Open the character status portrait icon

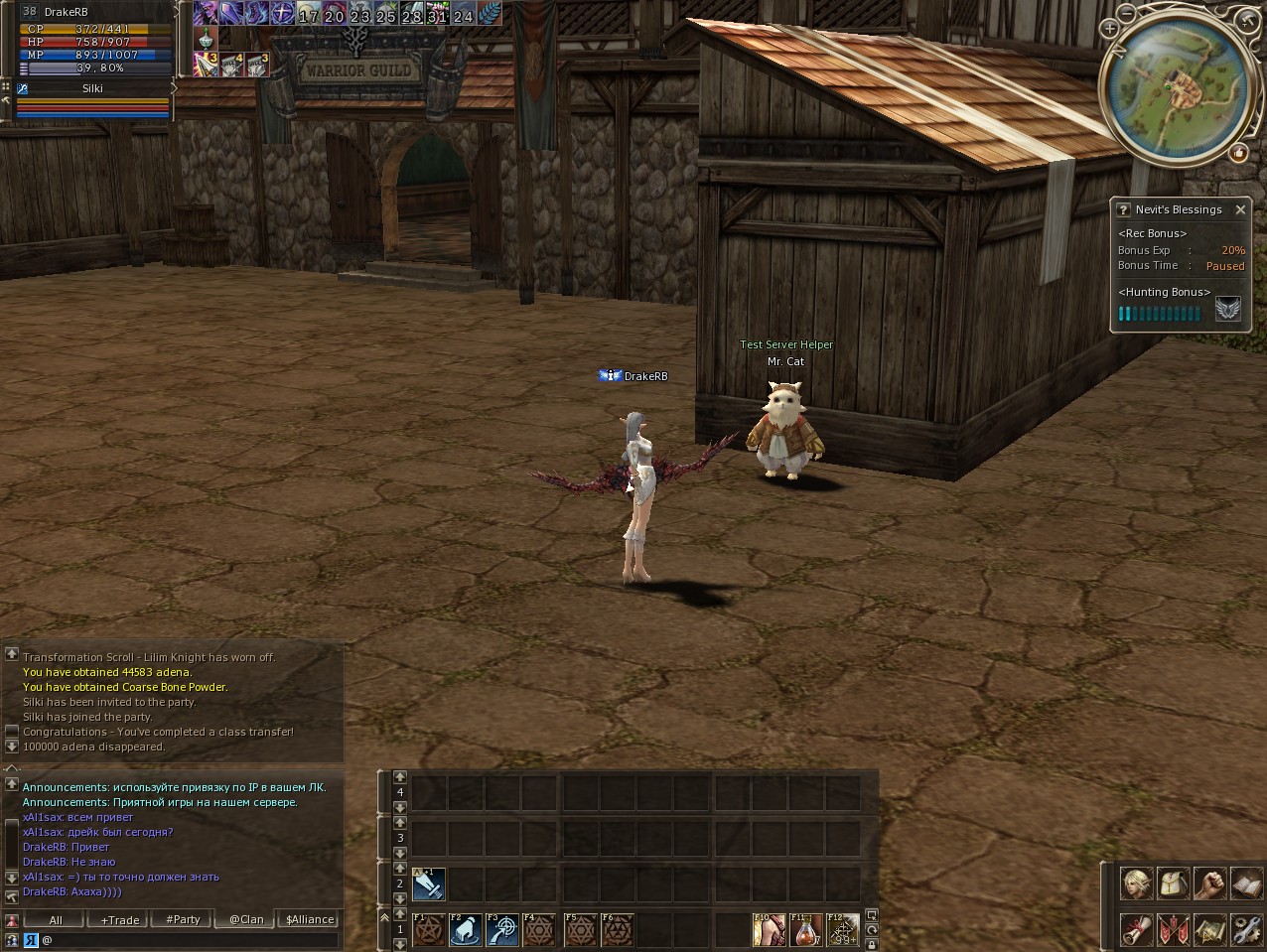(1136, 884)
